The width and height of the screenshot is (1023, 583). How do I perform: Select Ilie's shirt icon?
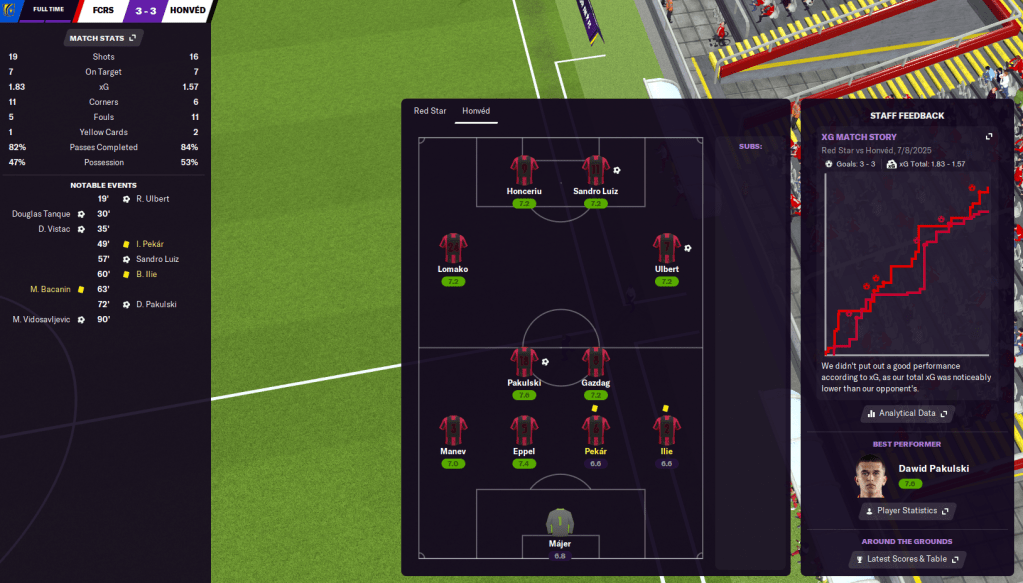coord(666,430)
